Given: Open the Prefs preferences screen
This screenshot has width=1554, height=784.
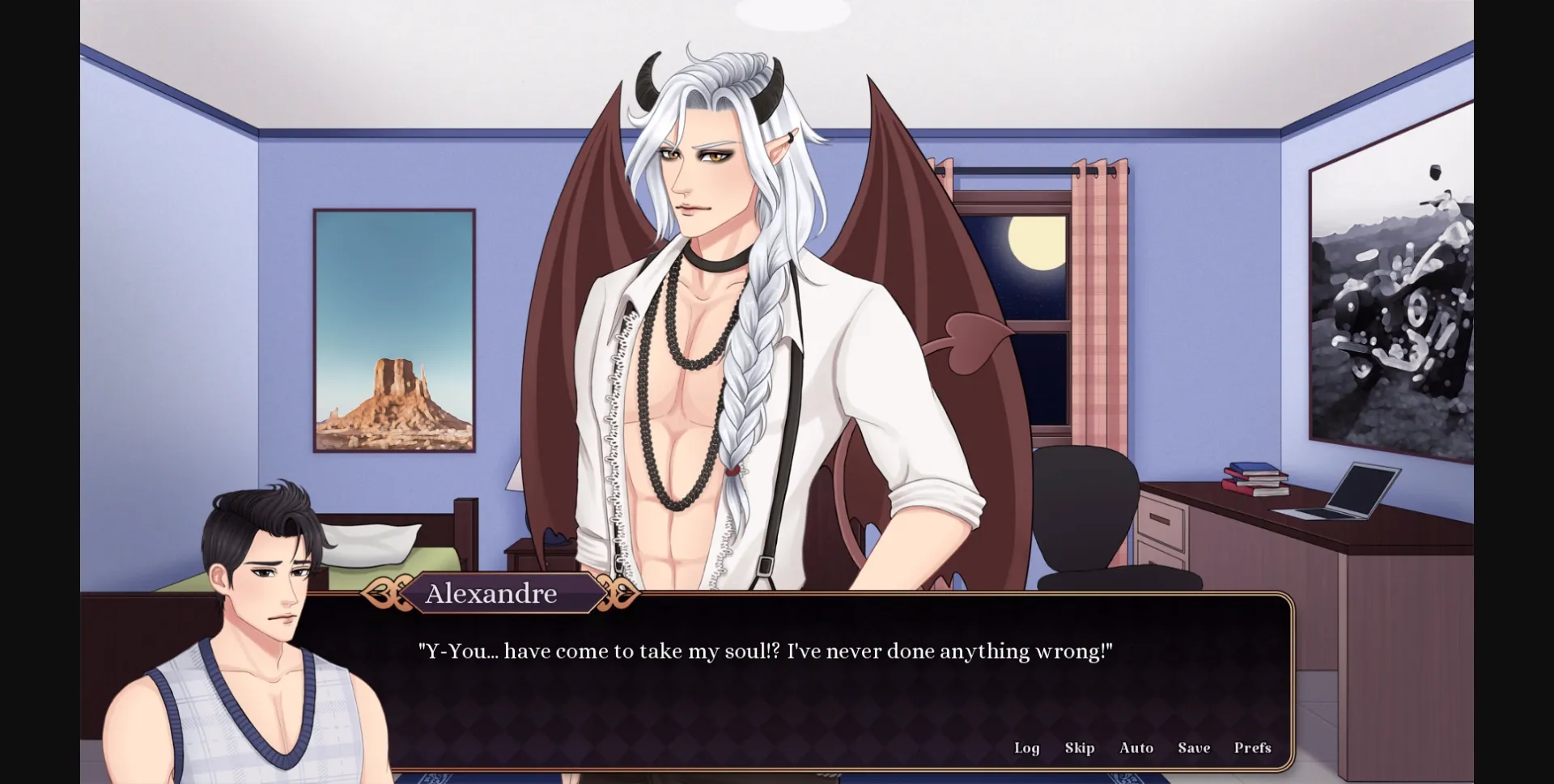Looking at the screenshot, I should pos(1252,748).
